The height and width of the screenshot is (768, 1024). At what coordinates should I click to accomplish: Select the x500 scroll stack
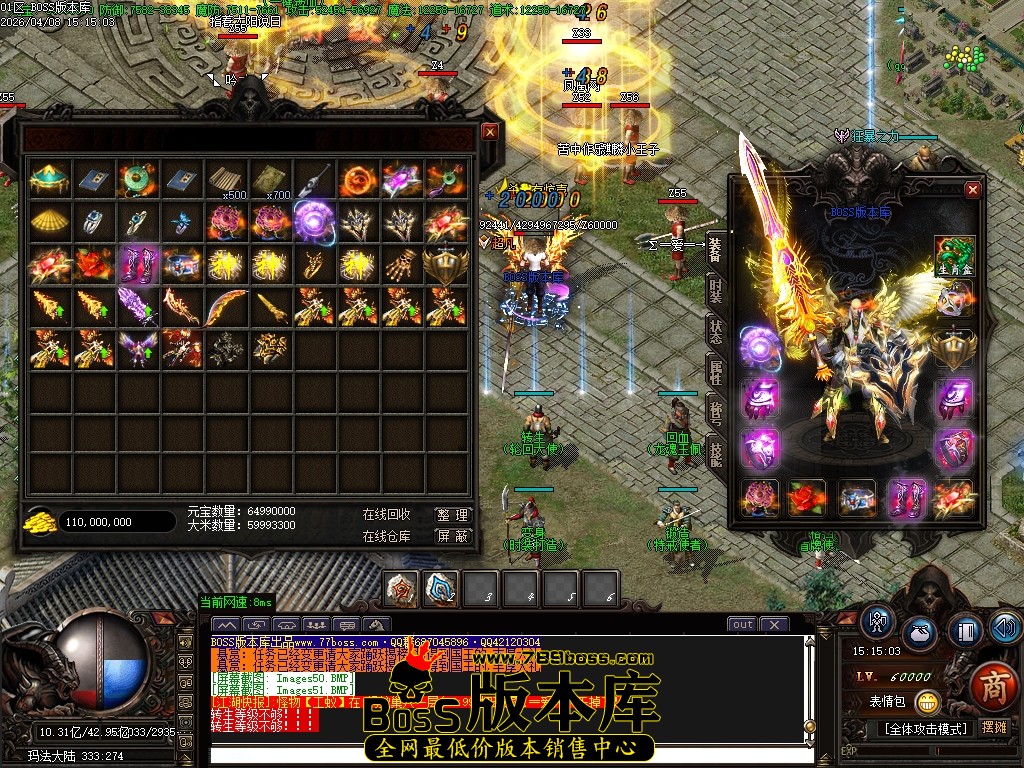[x=228, y=179]
